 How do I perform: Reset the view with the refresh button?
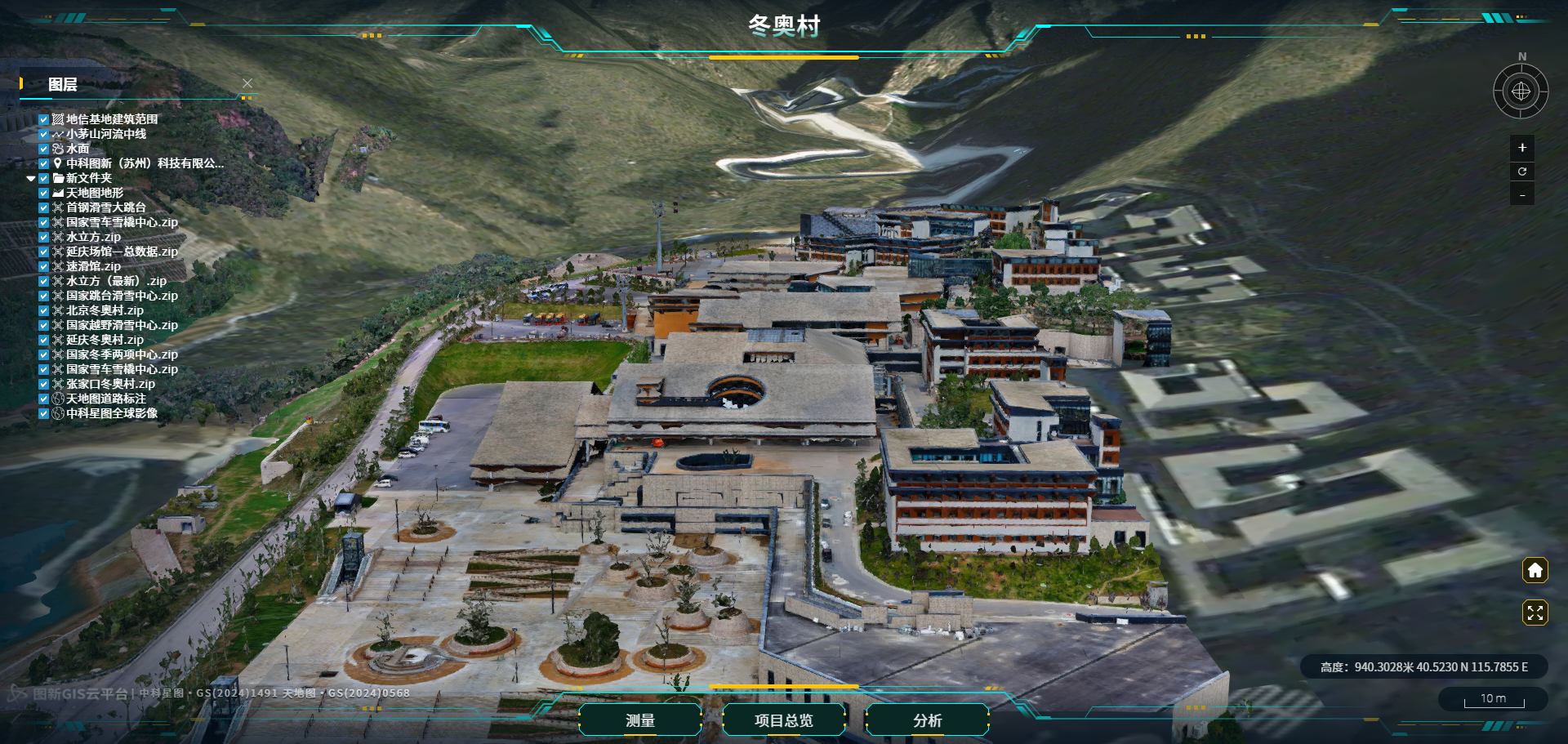[x=1521, y=172]
